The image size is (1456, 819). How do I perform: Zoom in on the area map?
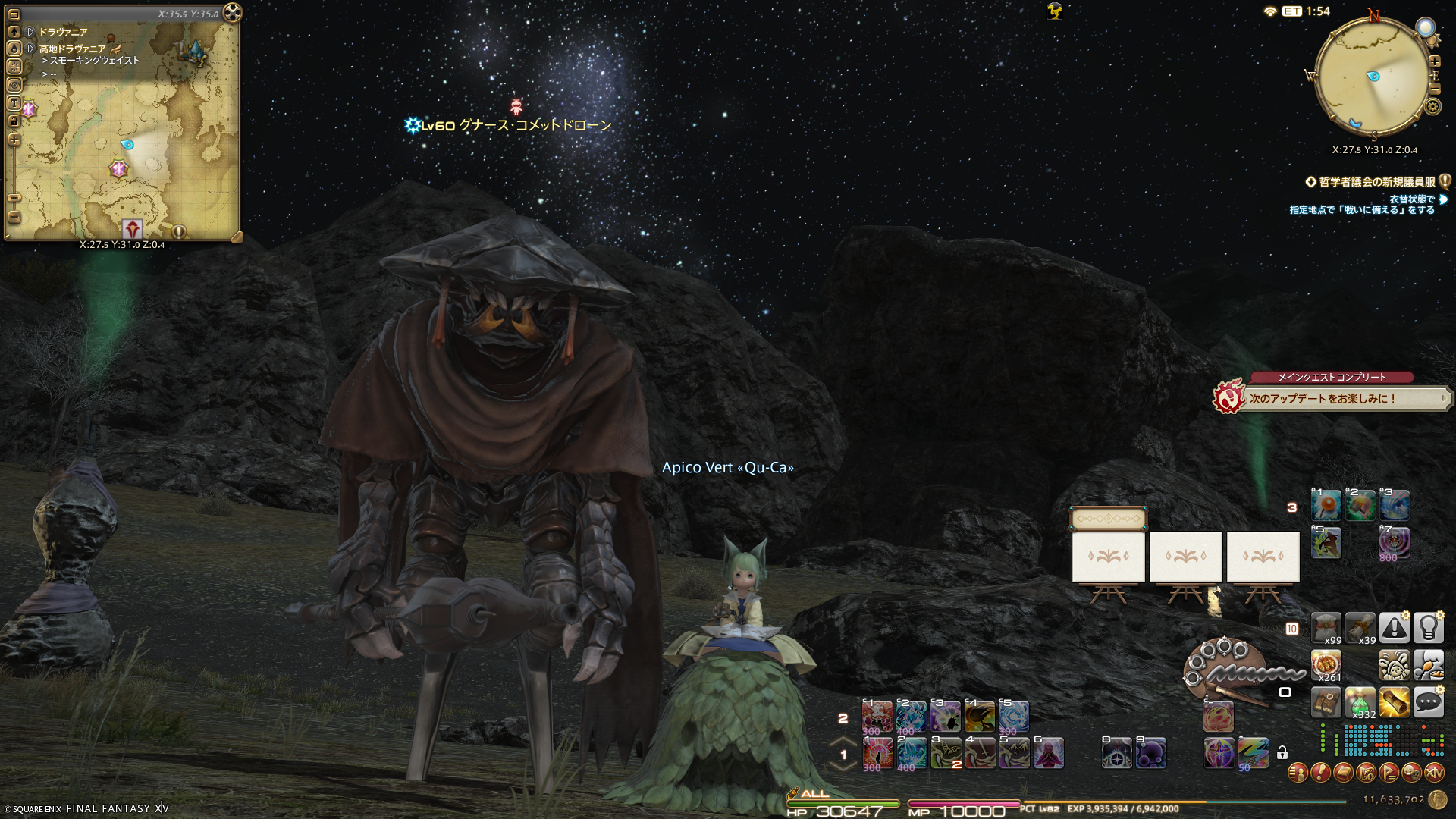pos(14,140)
